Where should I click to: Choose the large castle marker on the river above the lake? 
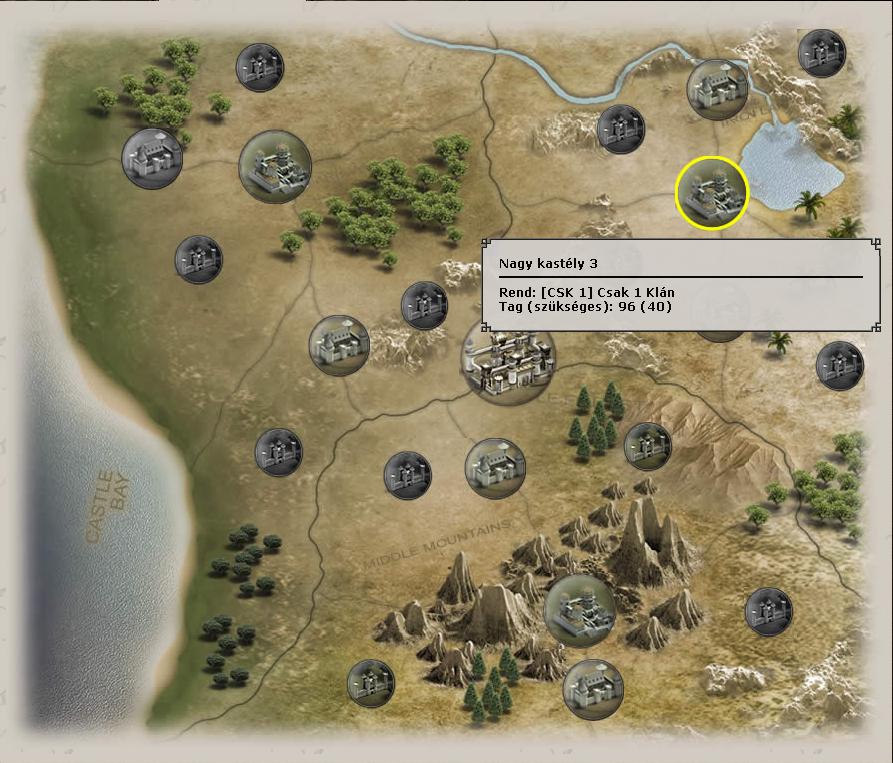pos(717,89)
